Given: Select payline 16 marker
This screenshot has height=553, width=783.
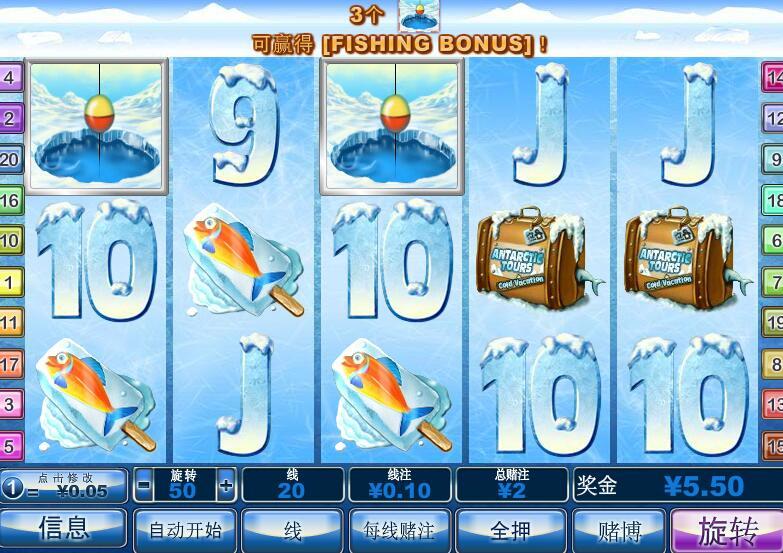Looking at the screenshot, I should [x=10, y=200].
